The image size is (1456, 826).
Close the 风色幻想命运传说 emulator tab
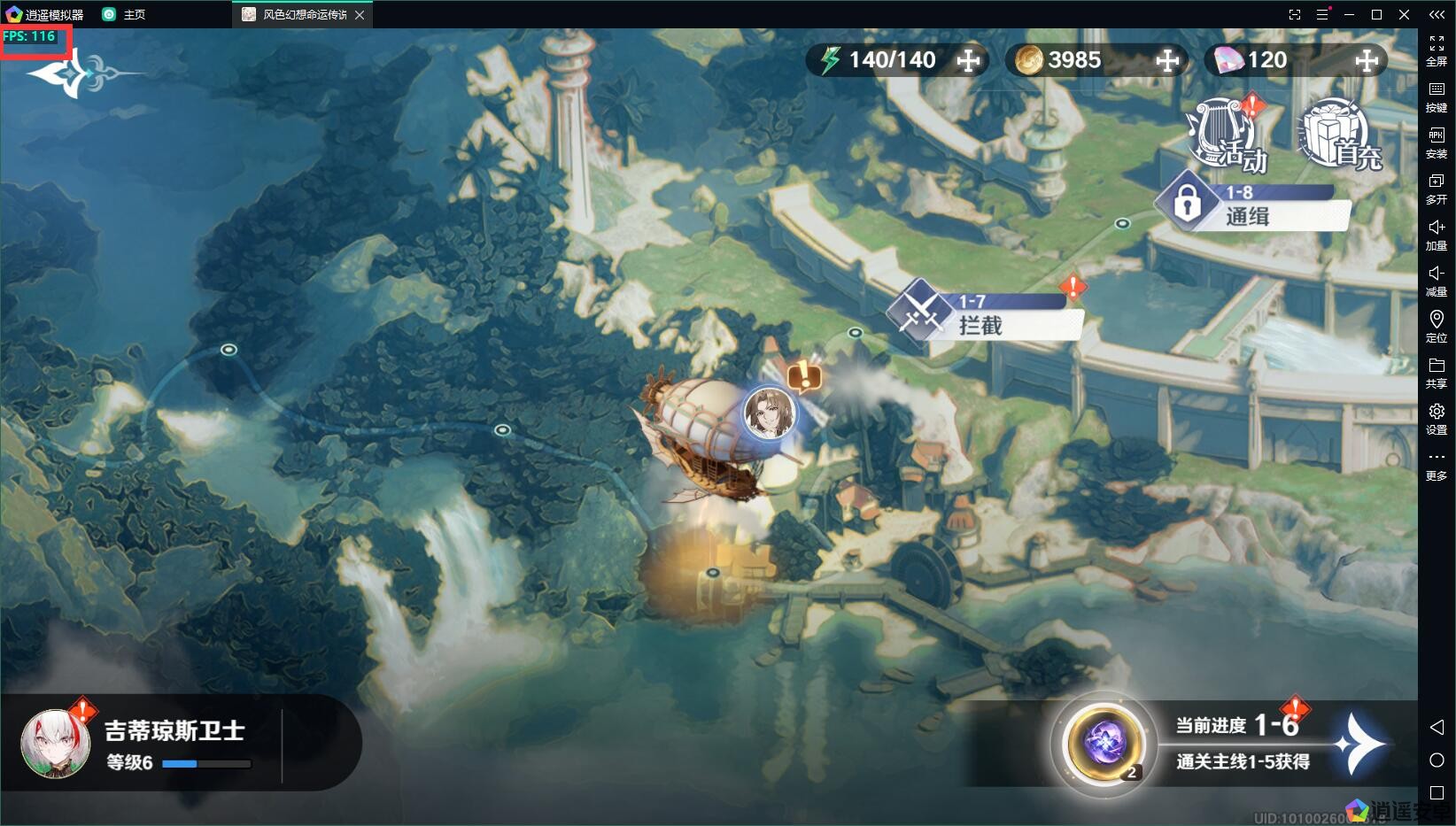360,15
